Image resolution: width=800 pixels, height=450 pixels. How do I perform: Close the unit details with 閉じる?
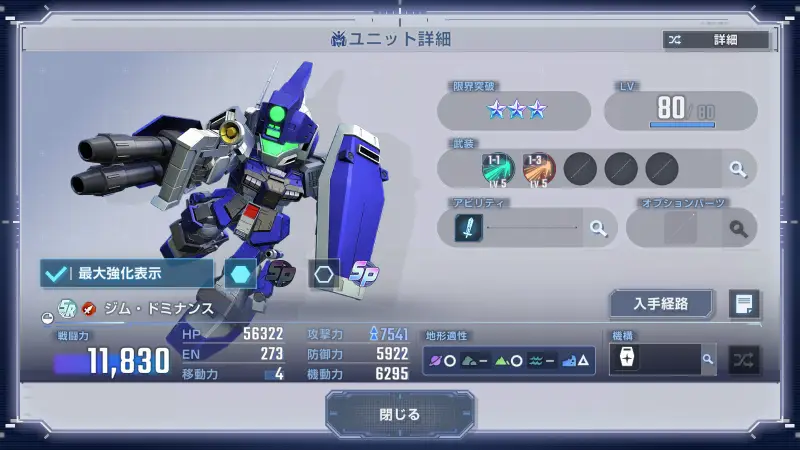click(x=400, y=414)
